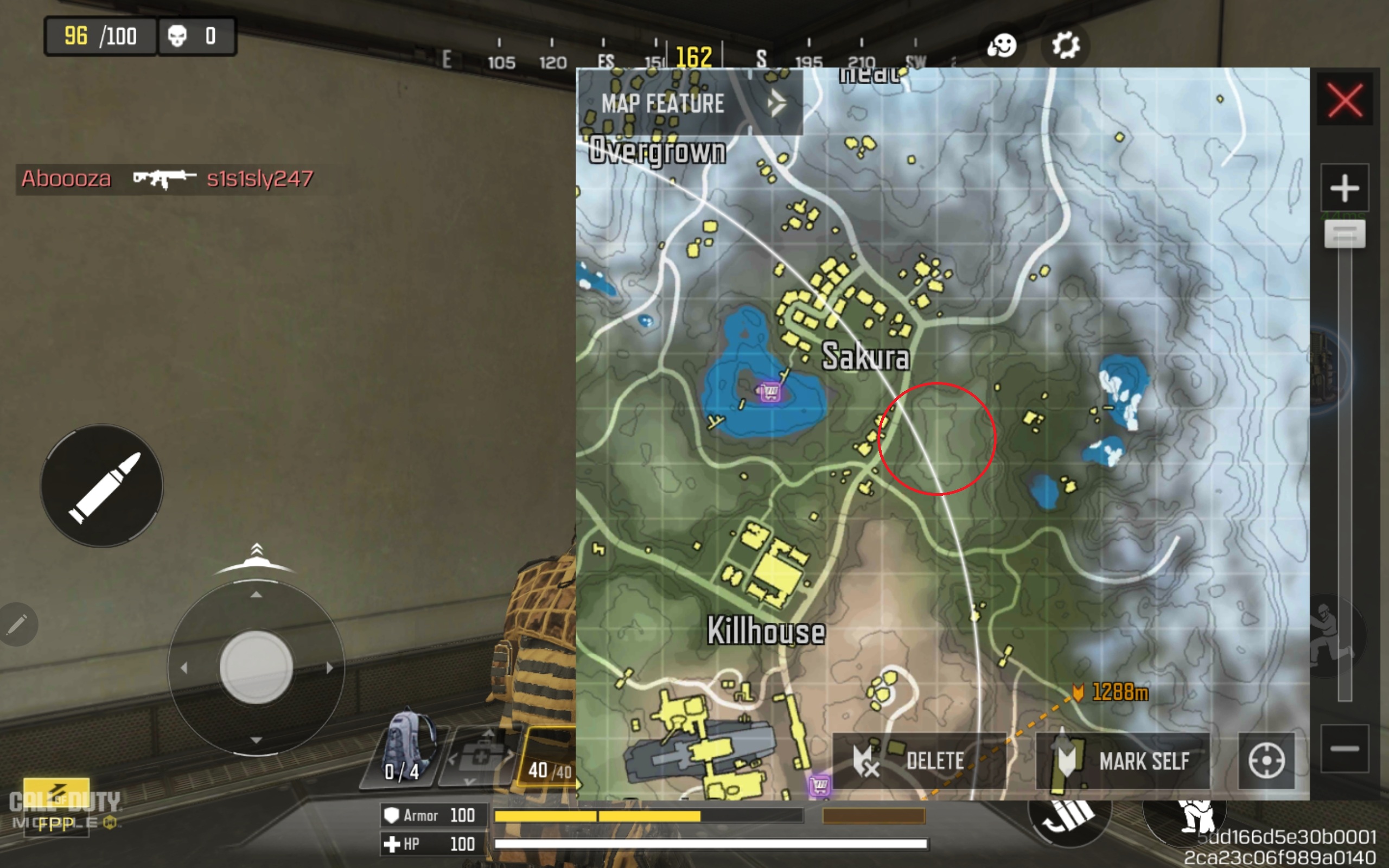Select the yellow 40/40 ammo weapon slot
This screenshot has width=1389, height=868.
548,758
